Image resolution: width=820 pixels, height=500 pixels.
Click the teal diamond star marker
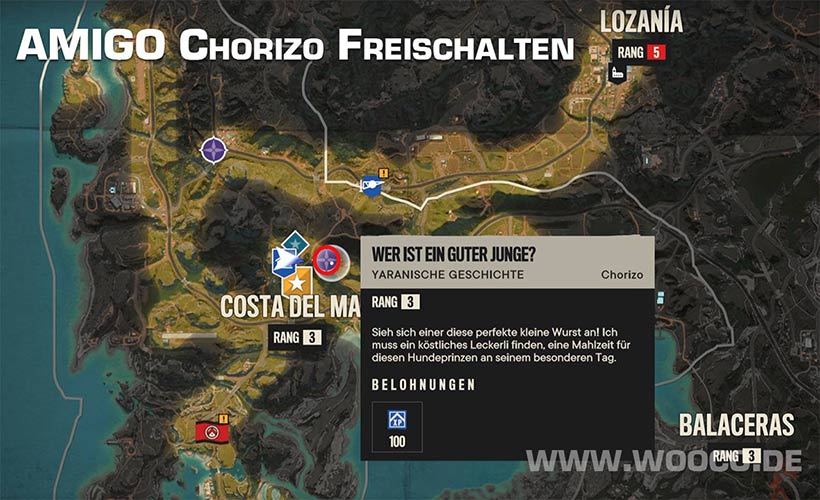[294, 243]
